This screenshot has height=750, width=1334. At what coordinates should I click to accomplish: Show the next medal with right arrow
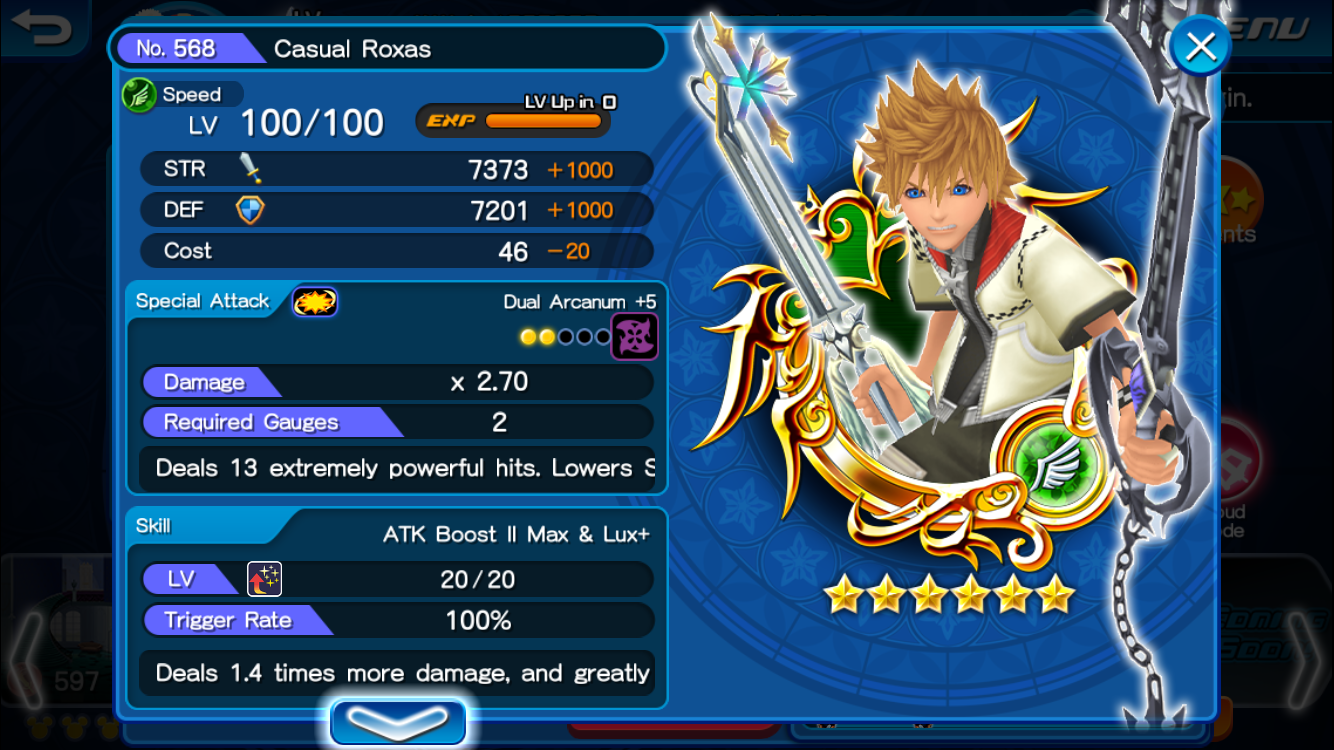coord(1304,660)
